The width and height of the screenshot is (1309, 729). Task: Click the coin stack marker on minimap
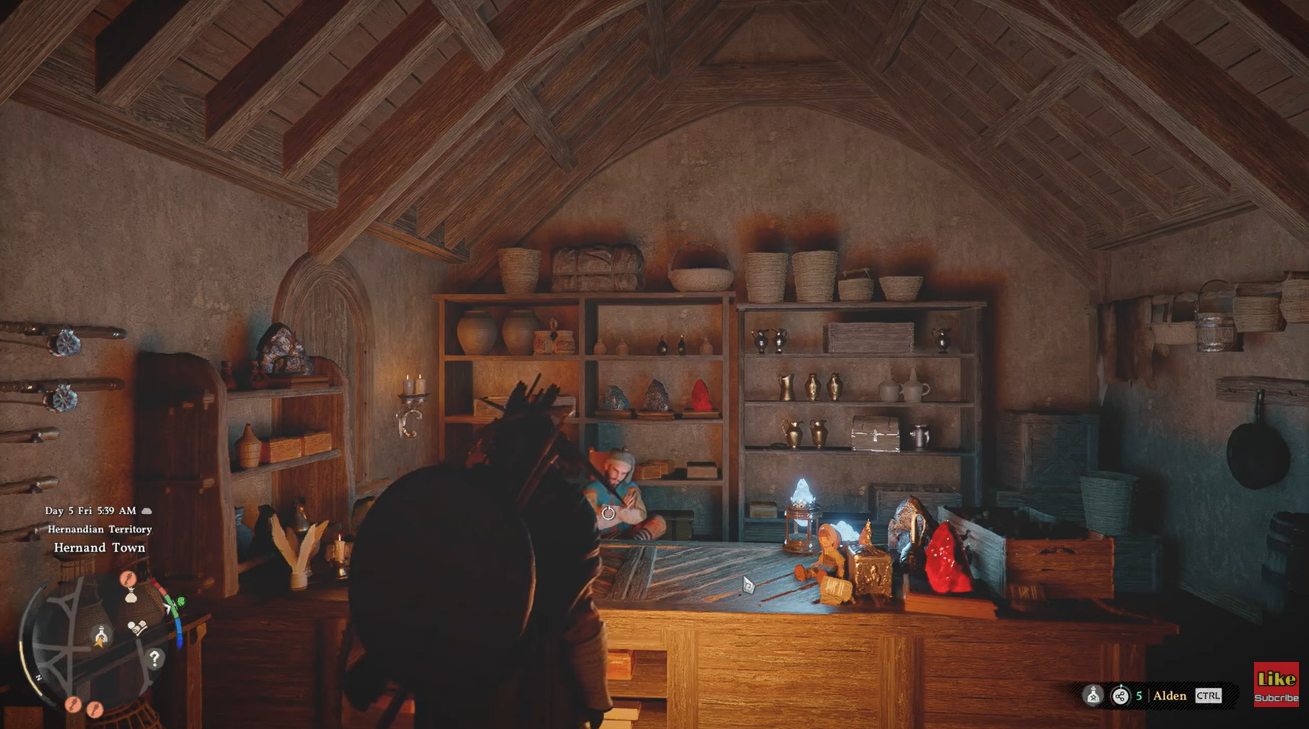point(137,628)
